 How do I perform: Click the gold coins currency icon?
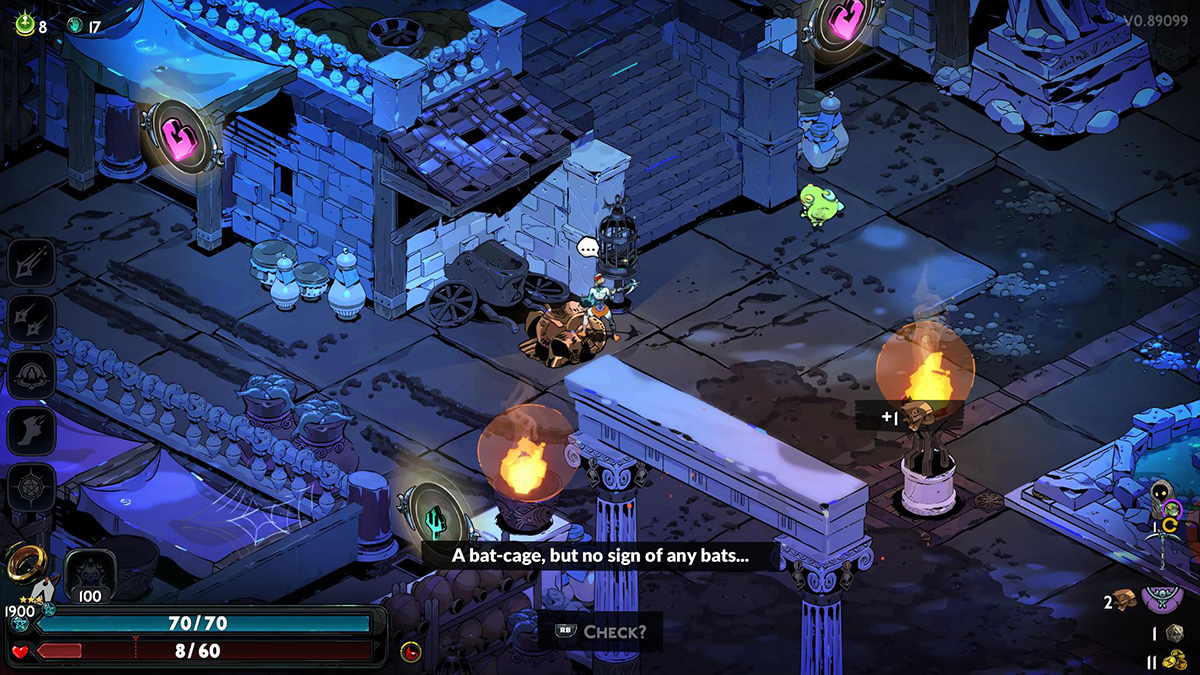(1174, 660)
